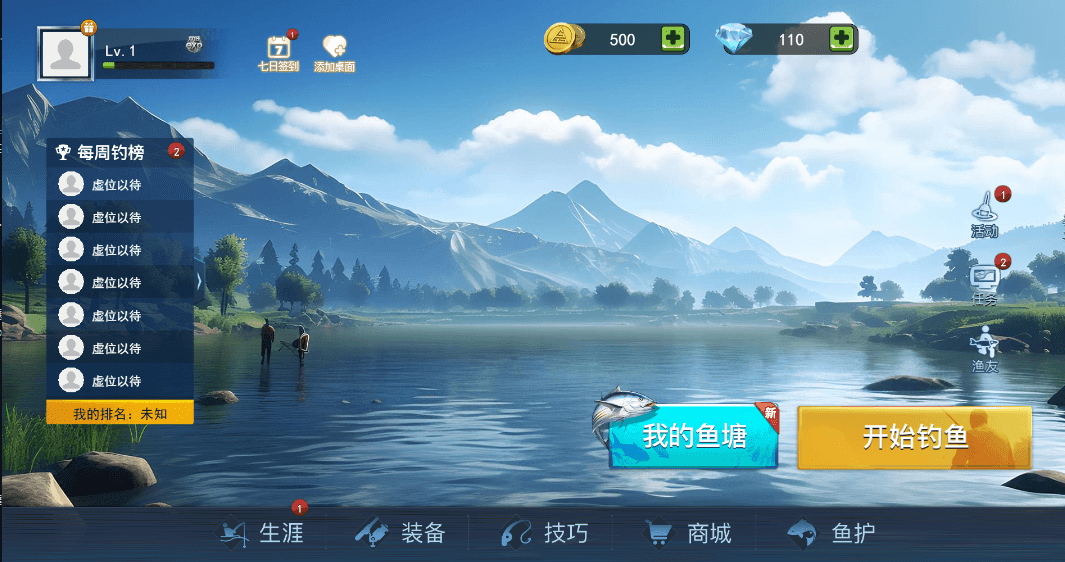Switch to the 生涯 career tab
1065x562 pixels.
(x=262, y=533)
